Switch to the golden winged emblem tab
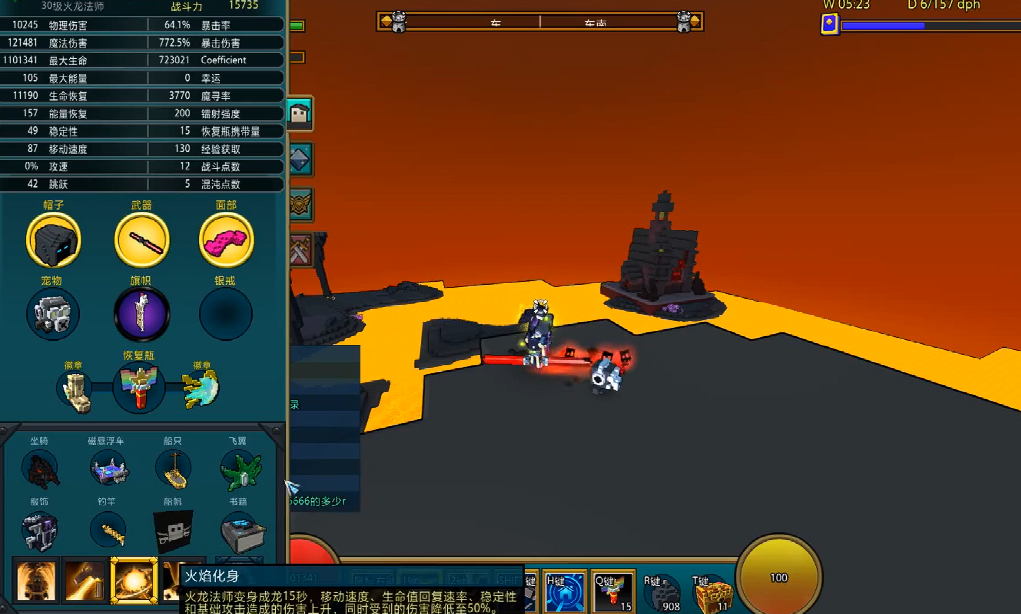 pos(300,205)
